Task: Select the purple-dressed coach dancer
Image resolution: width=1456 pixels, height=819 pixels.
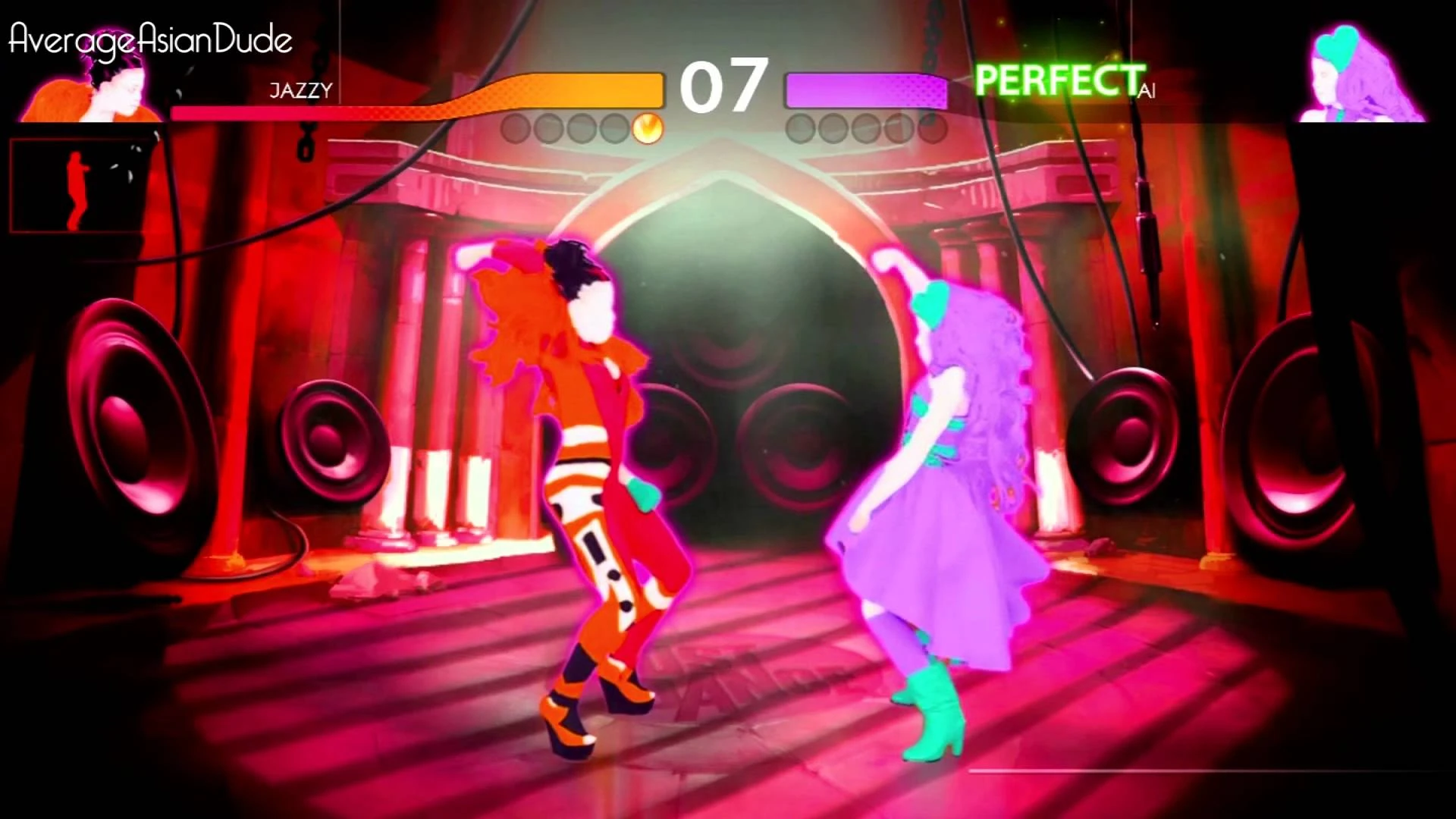Action: point(940,493)
